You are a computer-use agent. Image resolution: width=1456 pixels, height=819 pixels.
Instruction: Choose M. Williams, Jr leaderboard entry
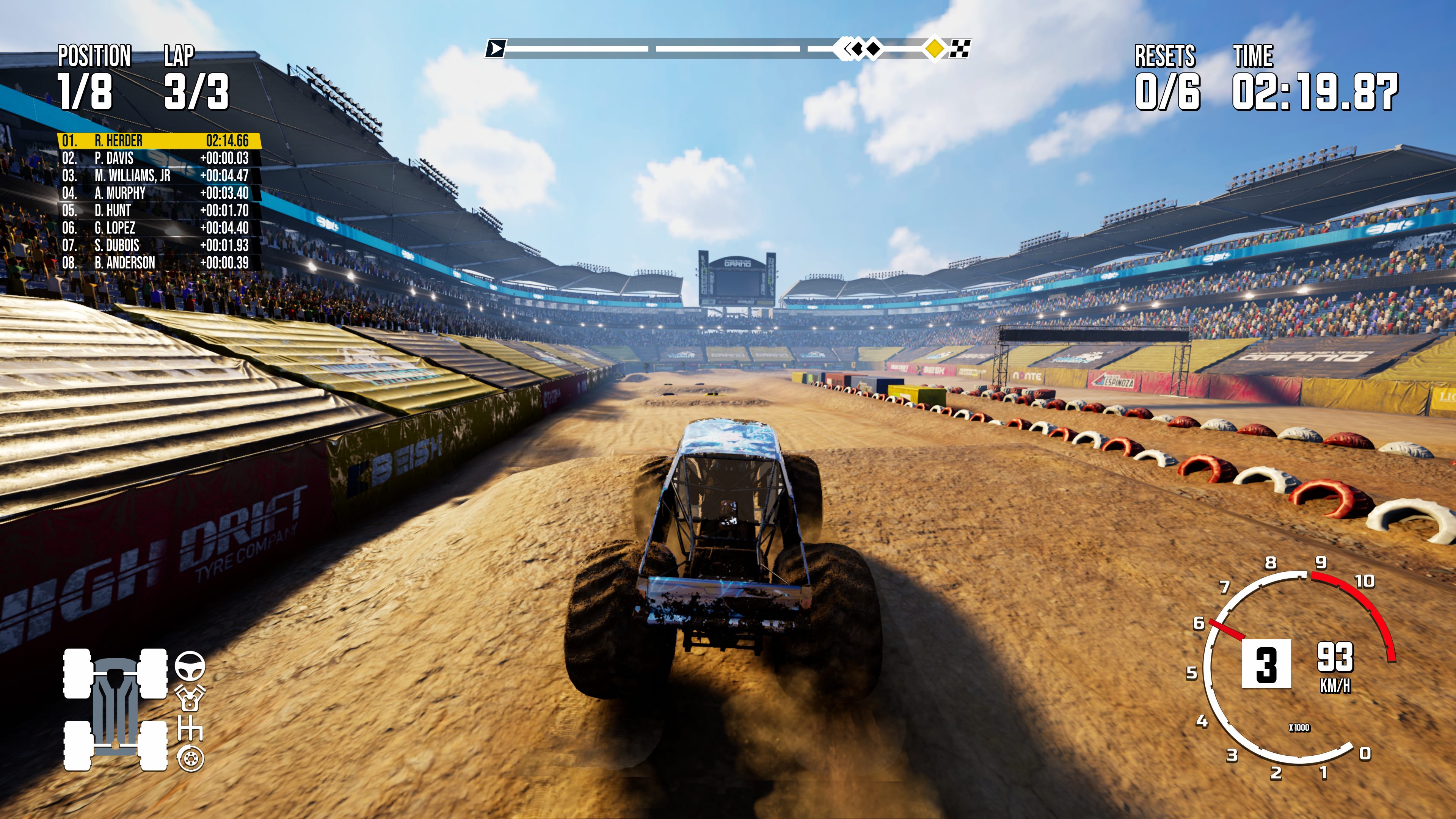tap(158, 176)
